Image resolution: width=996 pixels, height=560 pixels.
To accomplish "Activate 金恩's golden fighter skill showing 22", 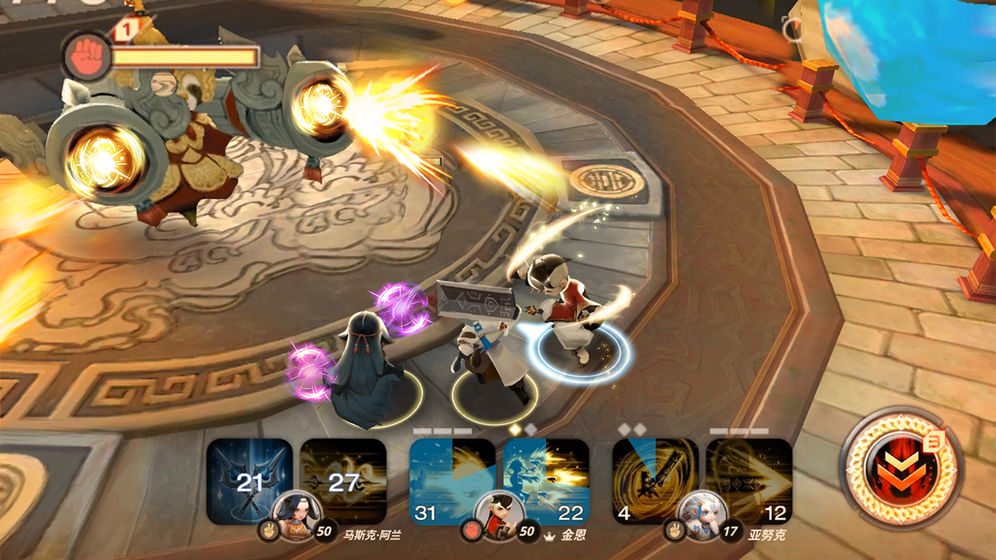I will [546, 481].
